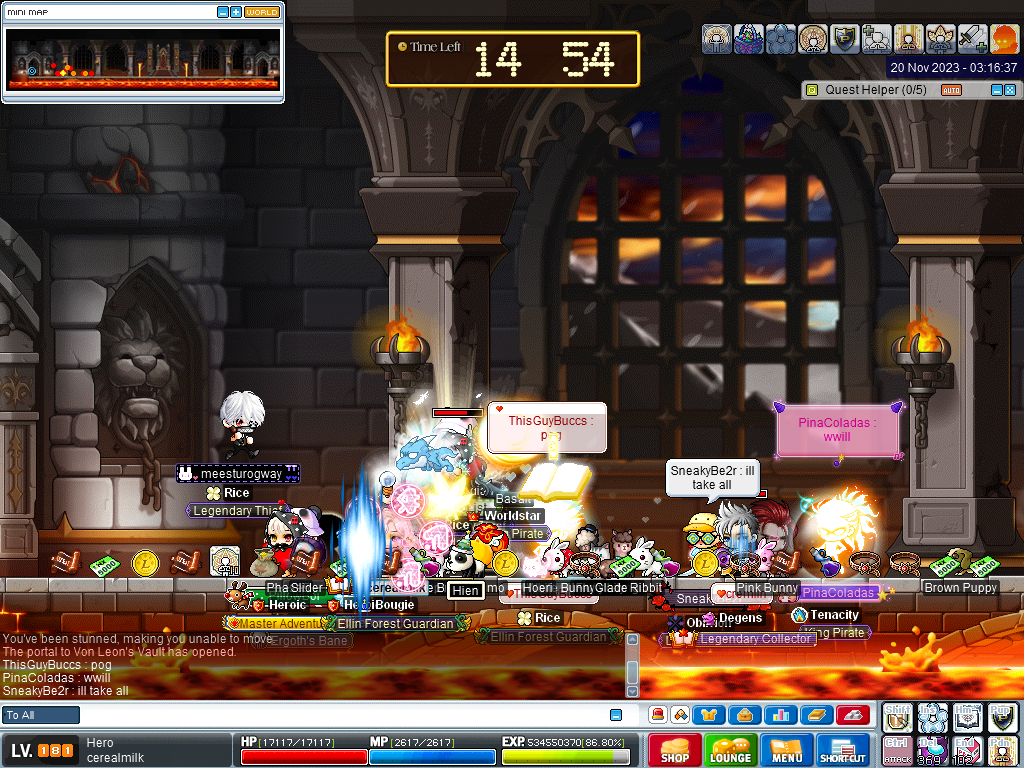Expand the mini map with plus button
This screenshot has height=768, width=1024.
click(236, 12)
